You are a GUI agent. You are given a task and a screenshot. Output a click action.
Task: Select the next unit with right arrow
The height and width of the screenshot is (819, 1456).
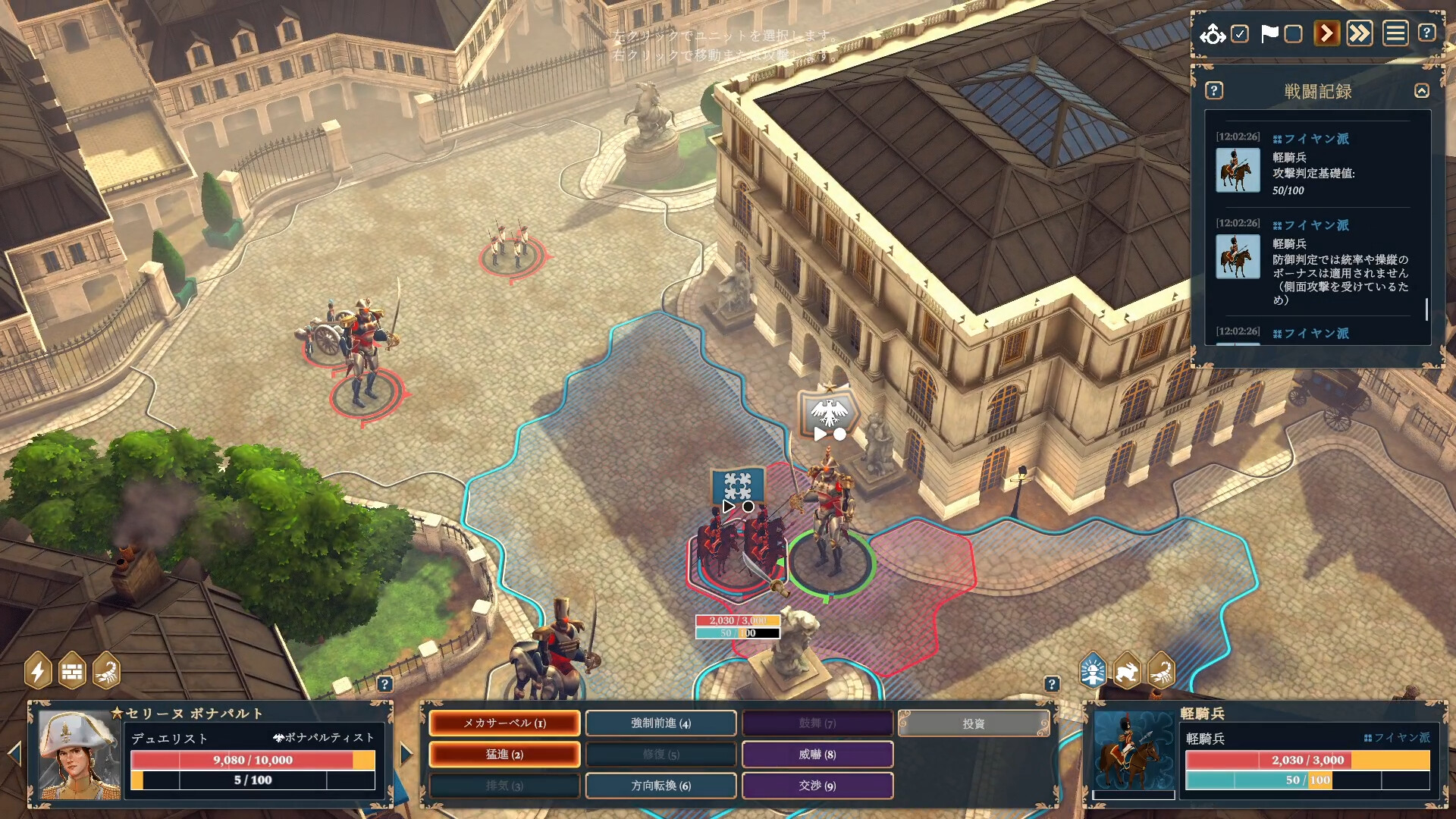coord(406,753)
